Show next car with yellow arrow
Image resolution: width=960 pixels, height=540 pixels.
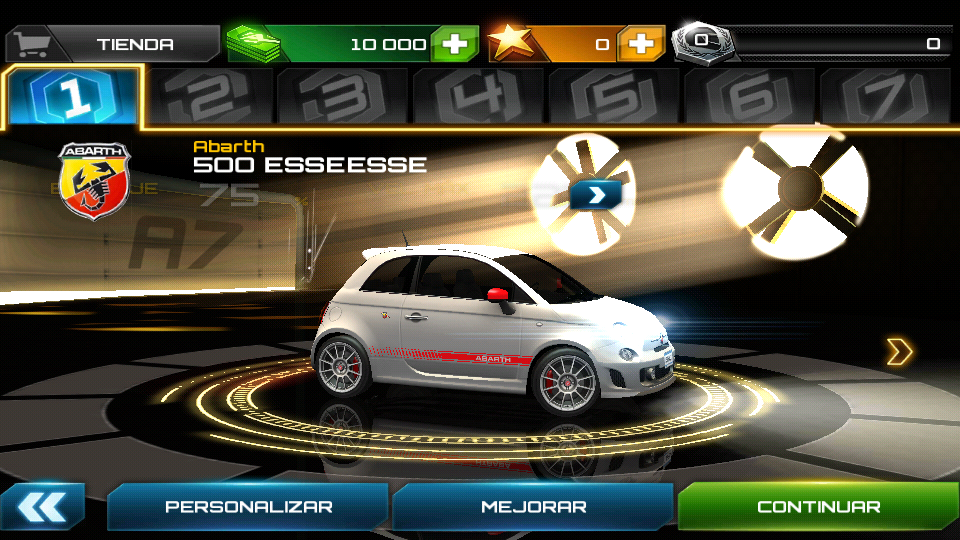899,351
